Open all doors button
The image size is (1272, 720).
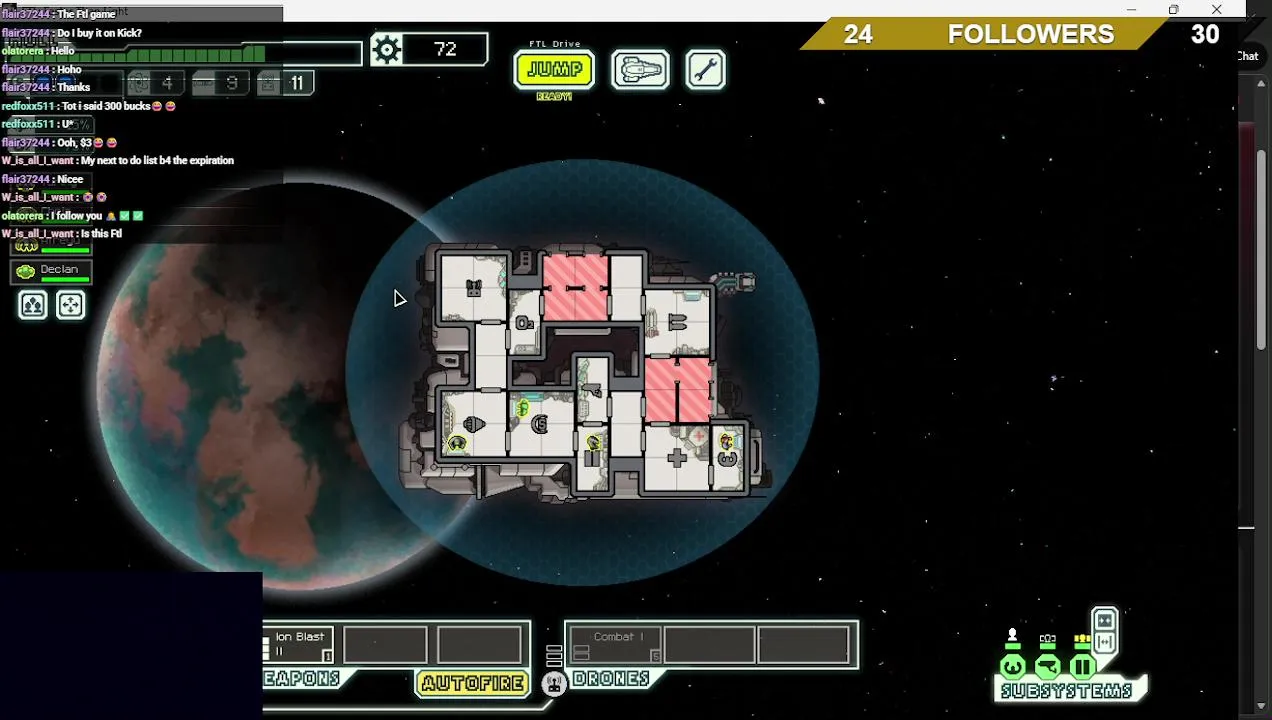click(1104, 641)
